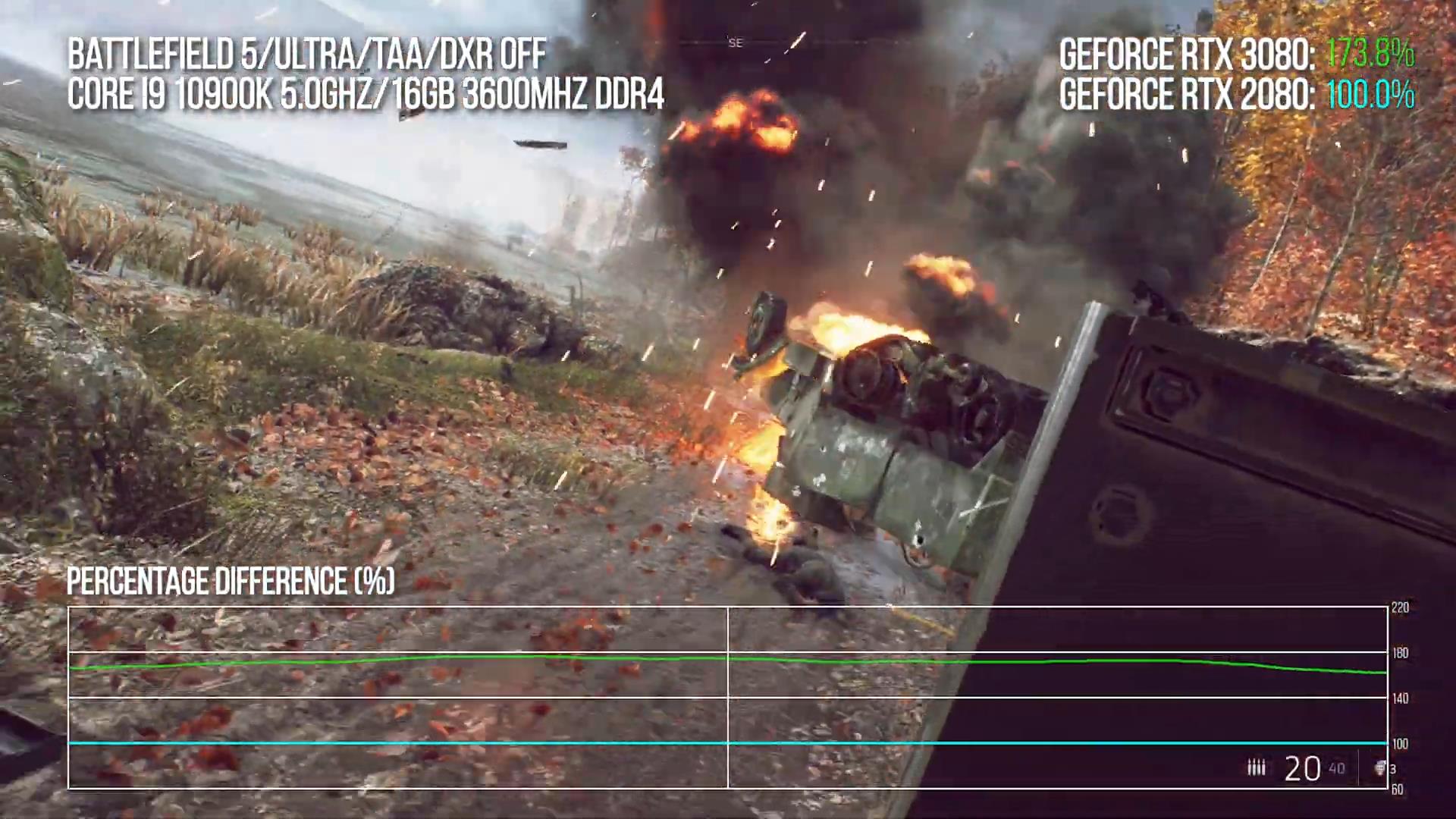Click the grenade icon in the HUD
Image resolution: width=1456 pixels, height=819 pixels.
pyautogui.click(x=1380, y=768)
